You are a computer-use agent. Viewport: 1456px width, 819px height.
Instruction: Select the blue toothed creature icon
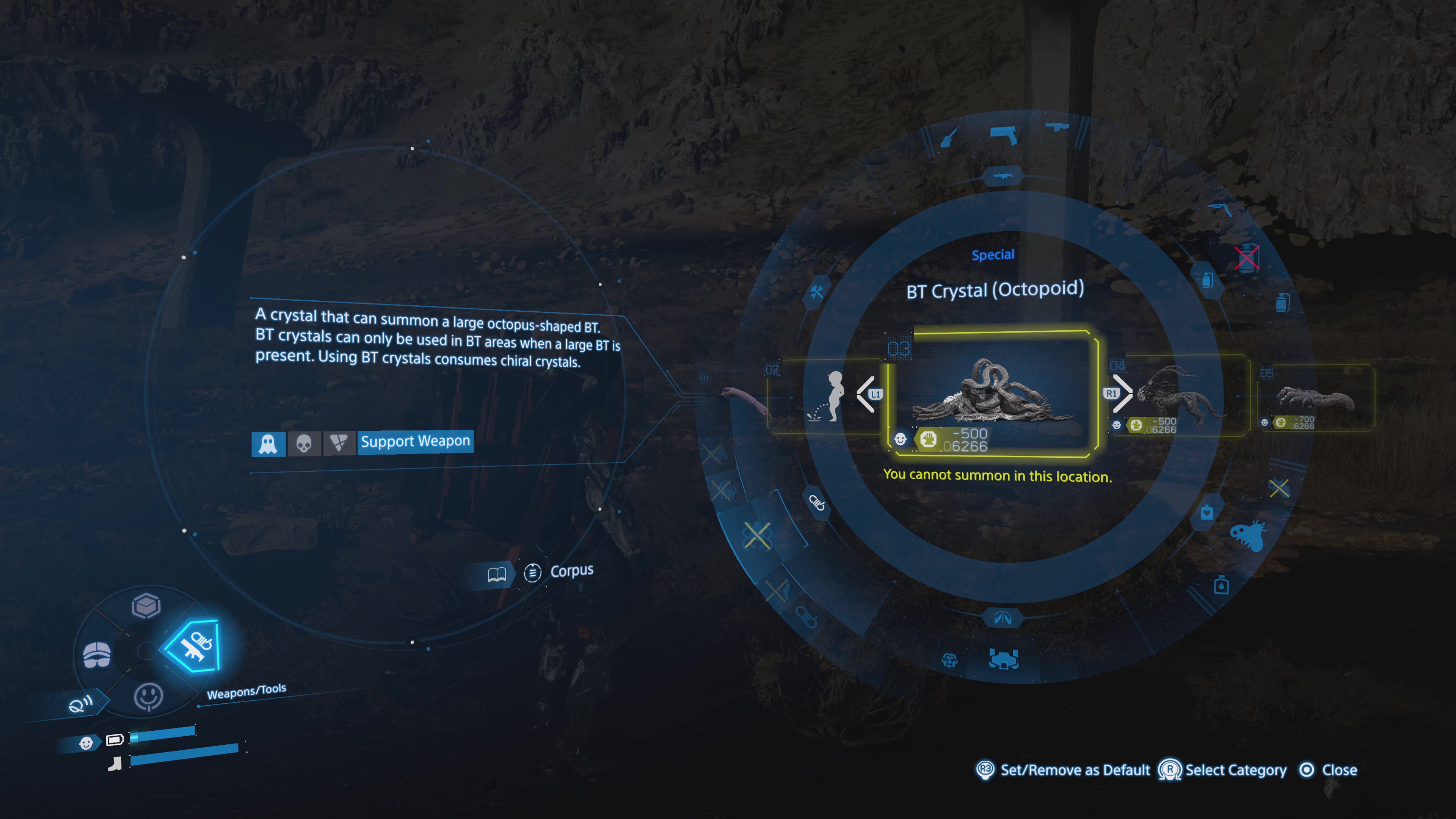(1248, 535)
